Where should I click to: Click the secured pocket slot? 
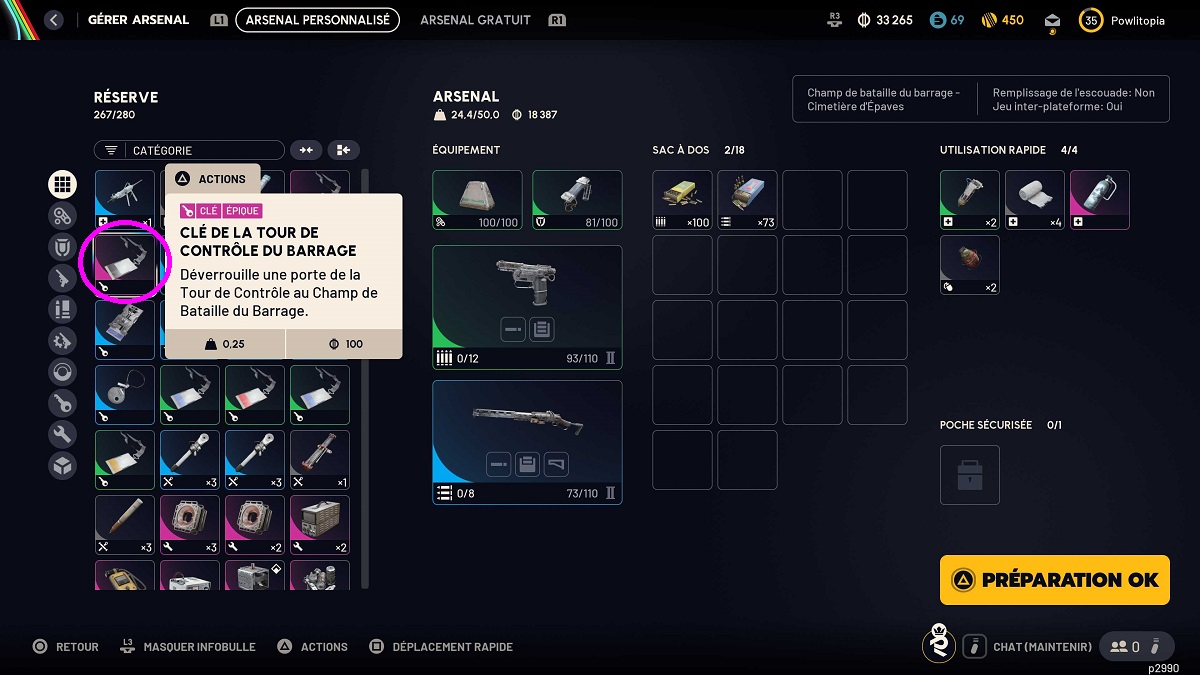click(x=969, y=475)
